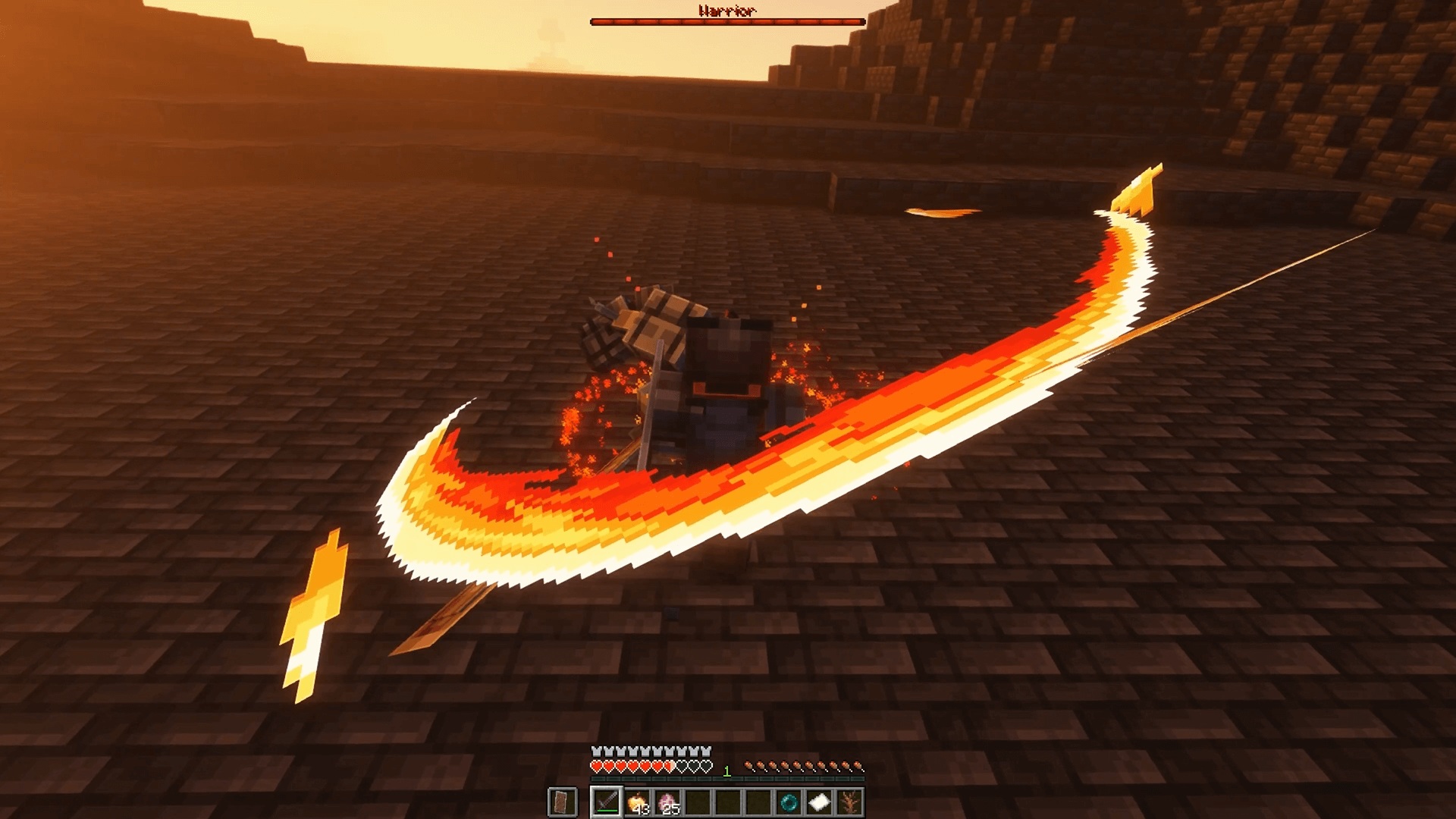
Task: Click the rightmost food skewer on the hunger bar
Action: click(x=858, y=766)
